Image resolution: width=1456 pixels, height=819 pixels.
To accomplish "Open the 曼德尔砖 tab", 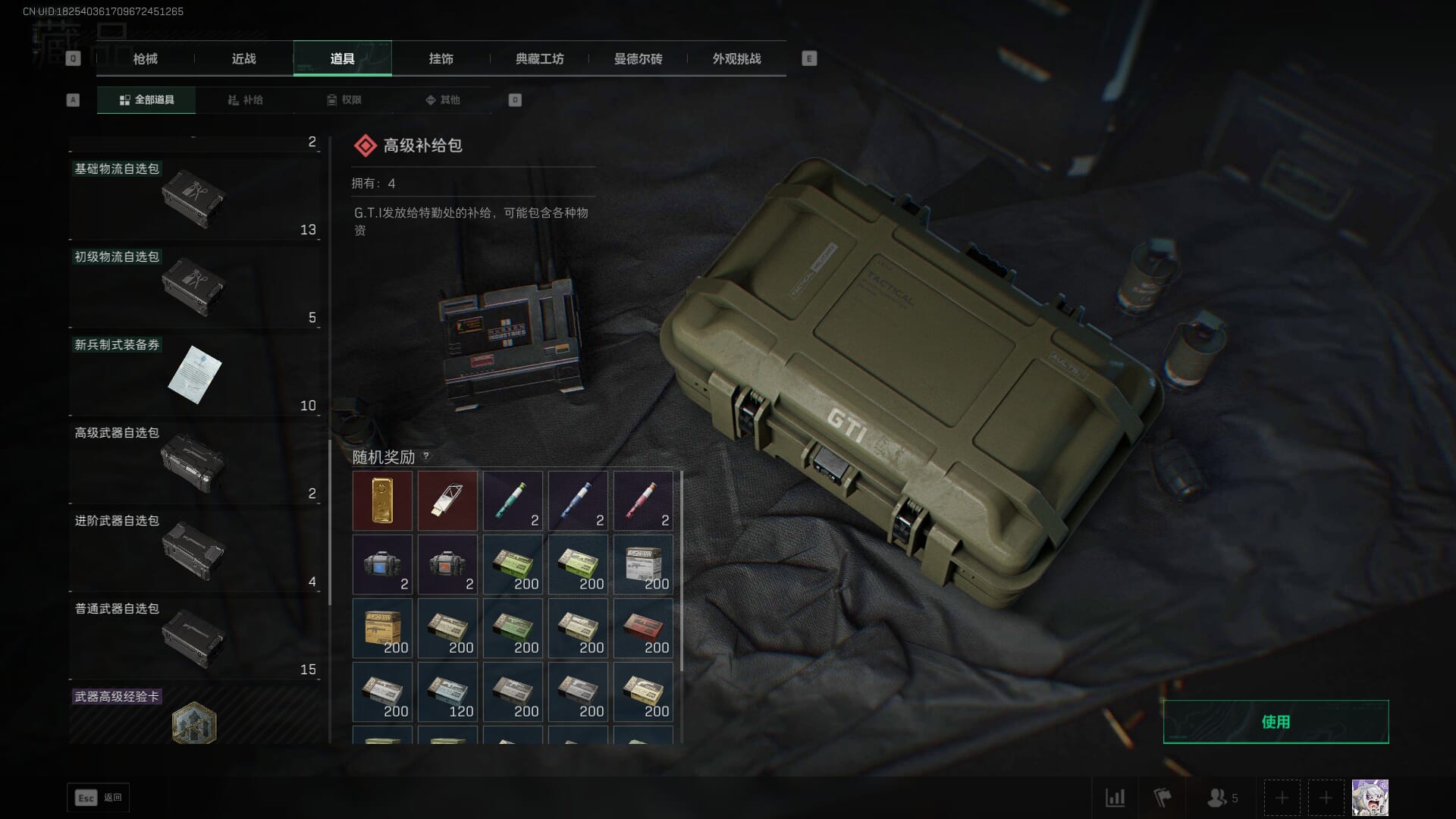I will point(638,58).
